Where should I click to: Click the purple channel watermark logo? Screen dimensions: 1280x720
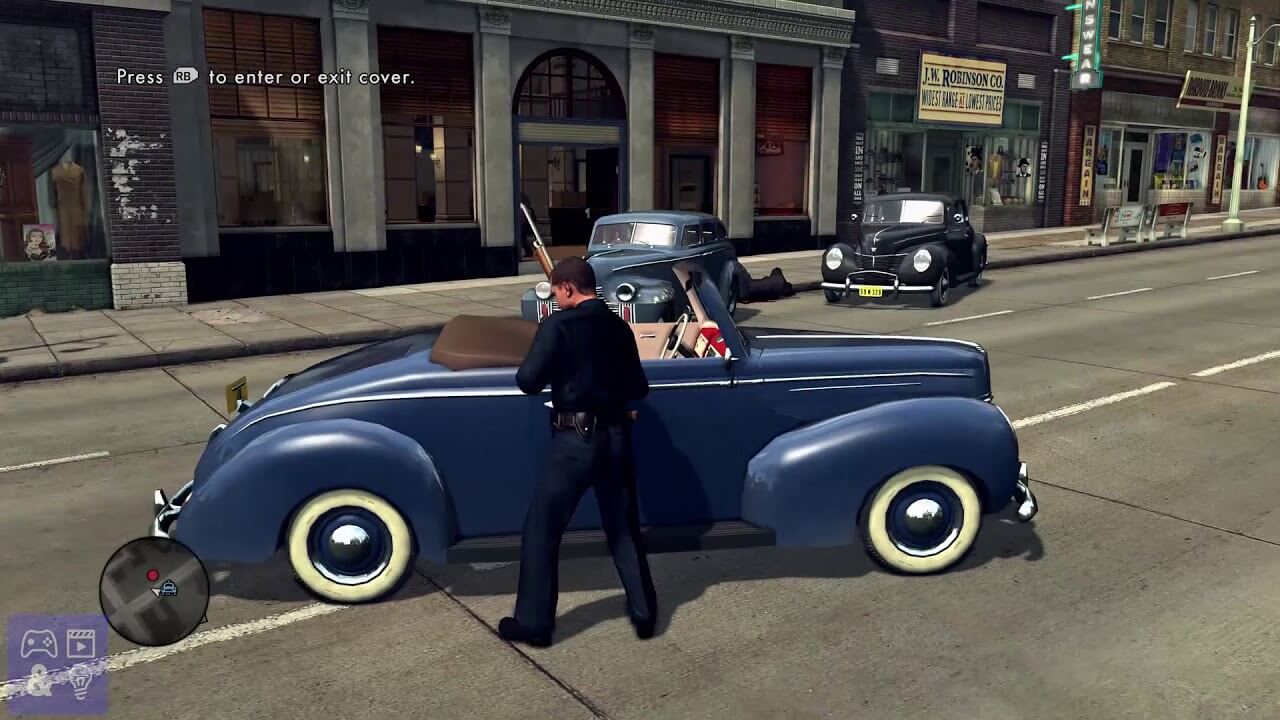pyautogui.click(x=58, y=663)
